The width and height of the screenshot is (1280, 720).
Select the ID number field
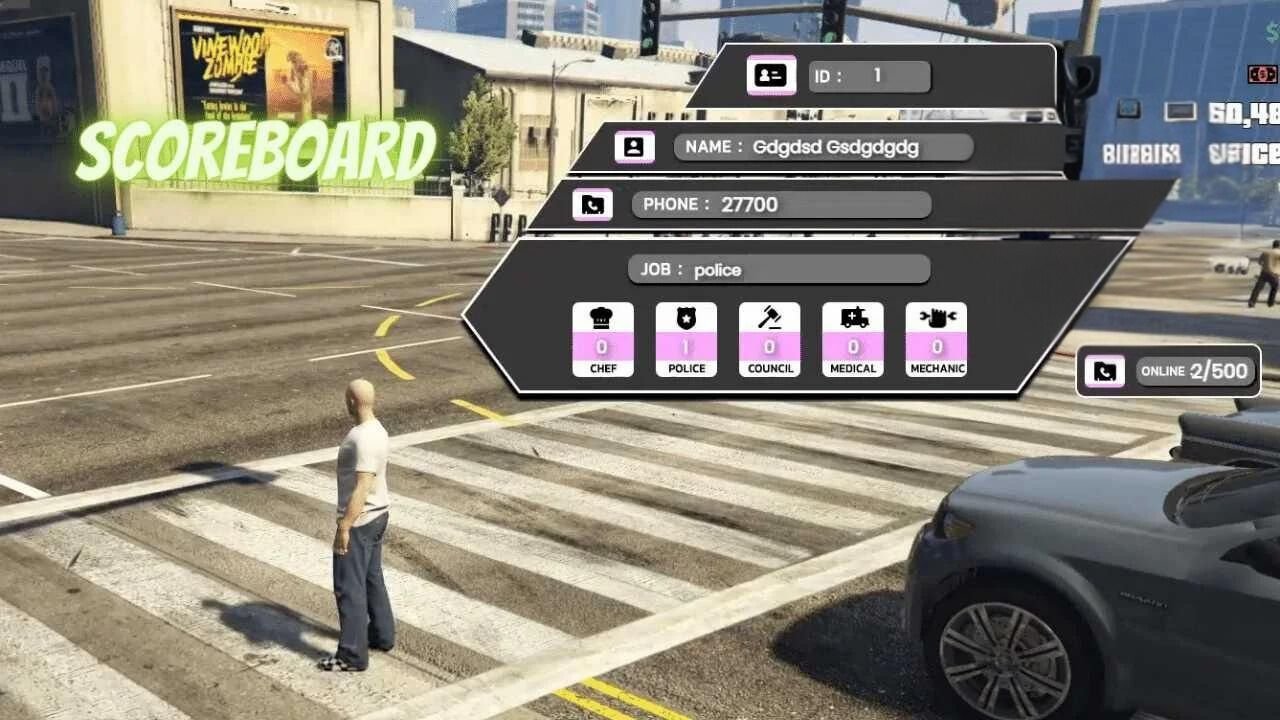[869, 76]
